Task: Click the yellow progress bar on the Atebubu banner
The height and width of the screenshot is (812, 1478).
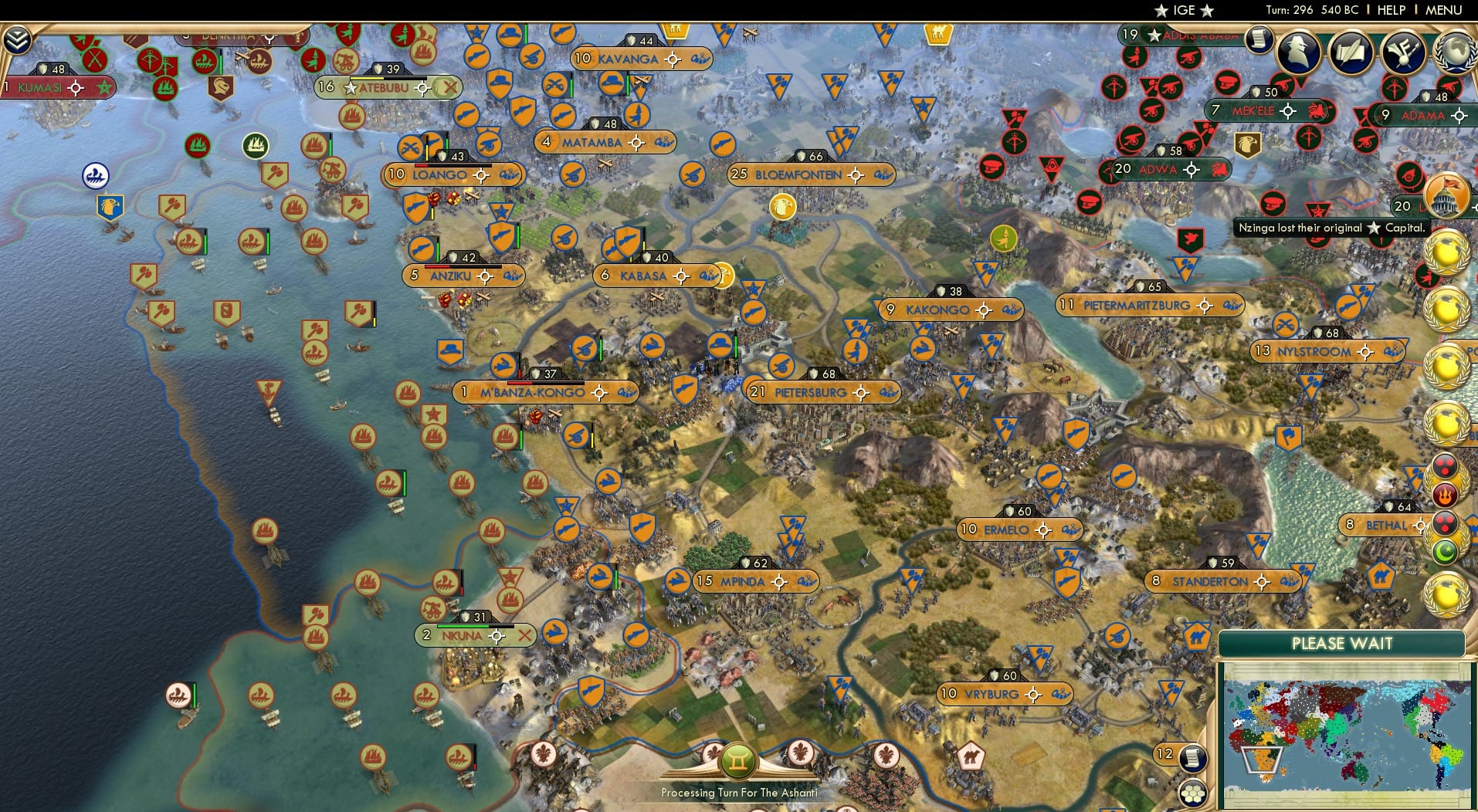Action: 368,76
